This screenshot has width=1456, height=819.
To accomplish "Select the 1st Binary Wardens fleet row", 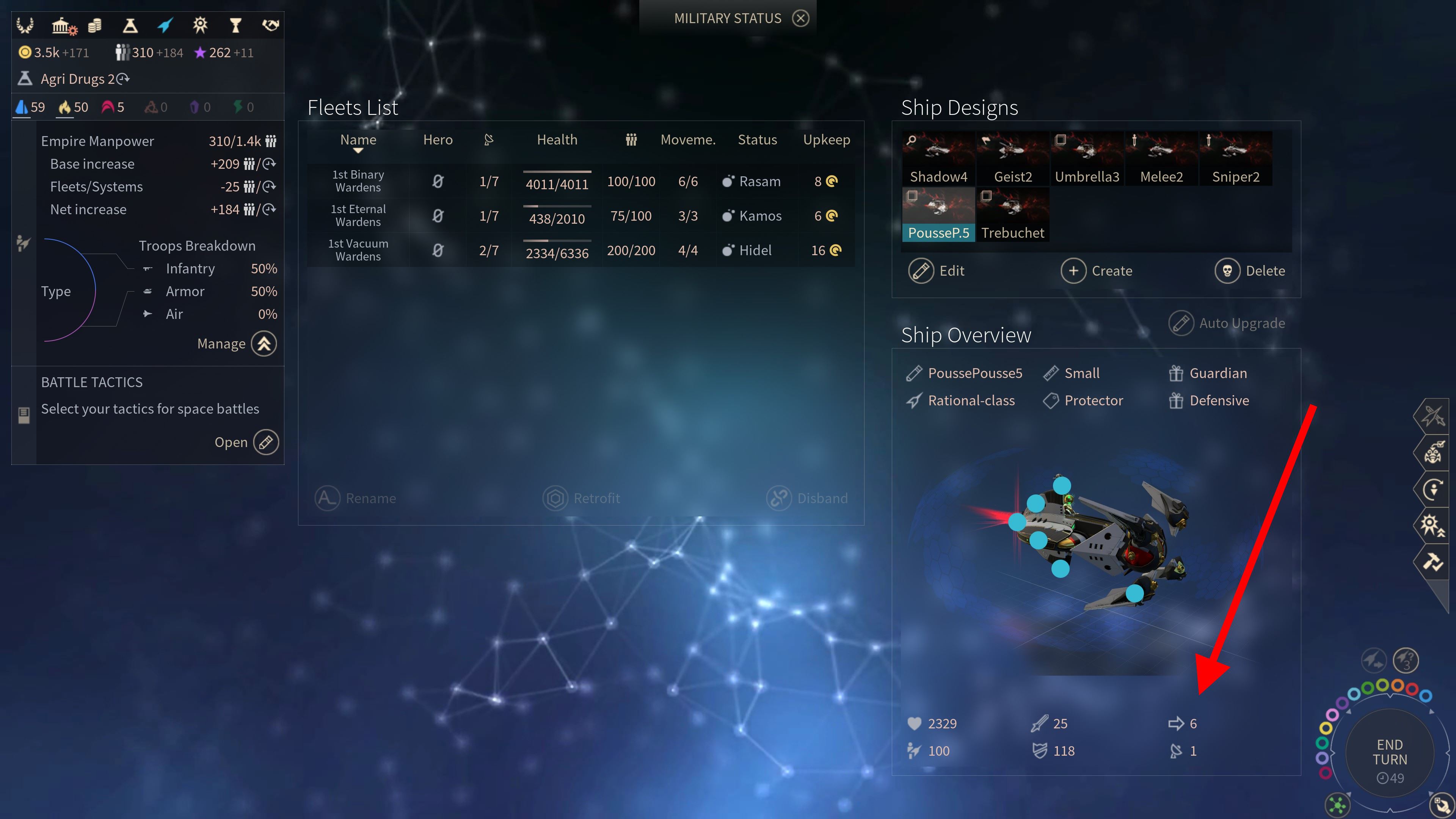I will click(x=581, y=182).
